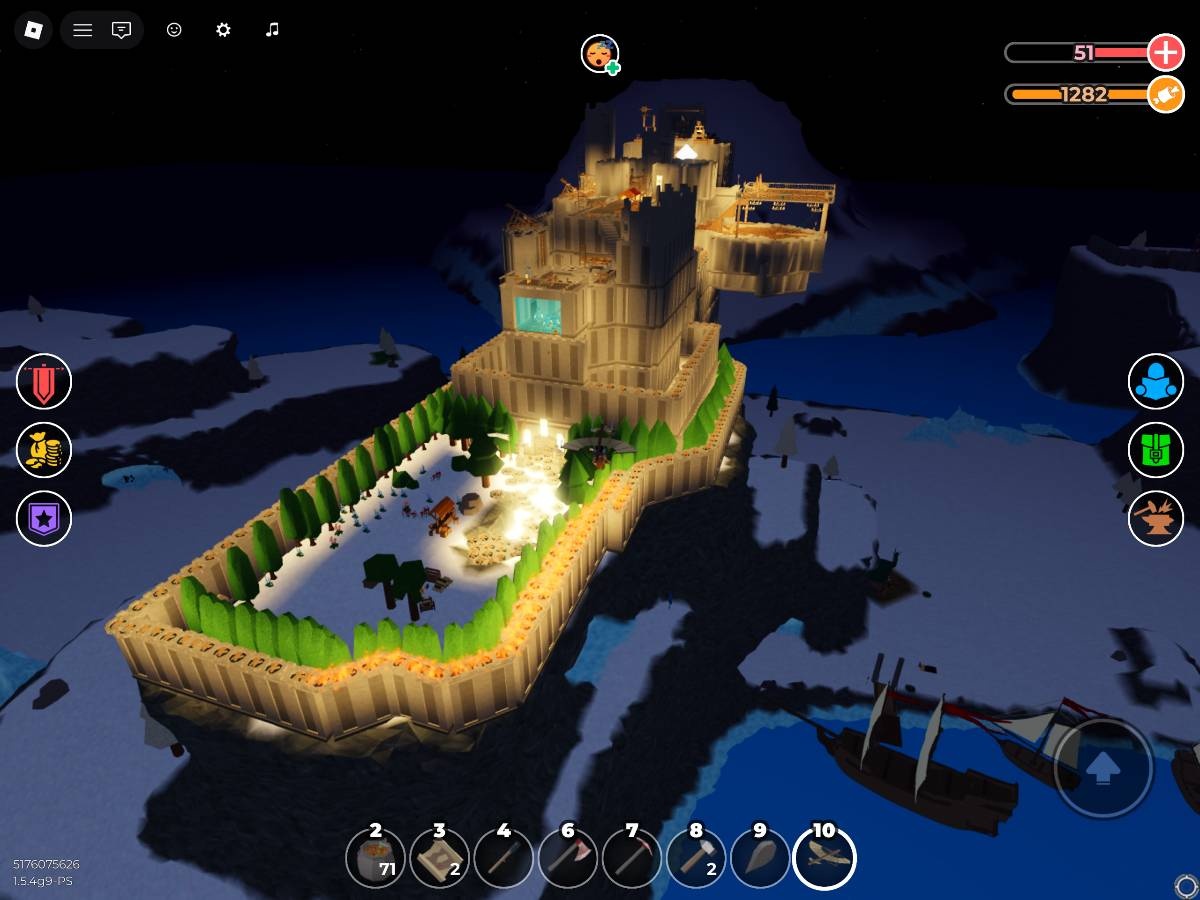Open the gear settings icon
The width and height of the screenshot is (1200, 900).
pos(223,30)
